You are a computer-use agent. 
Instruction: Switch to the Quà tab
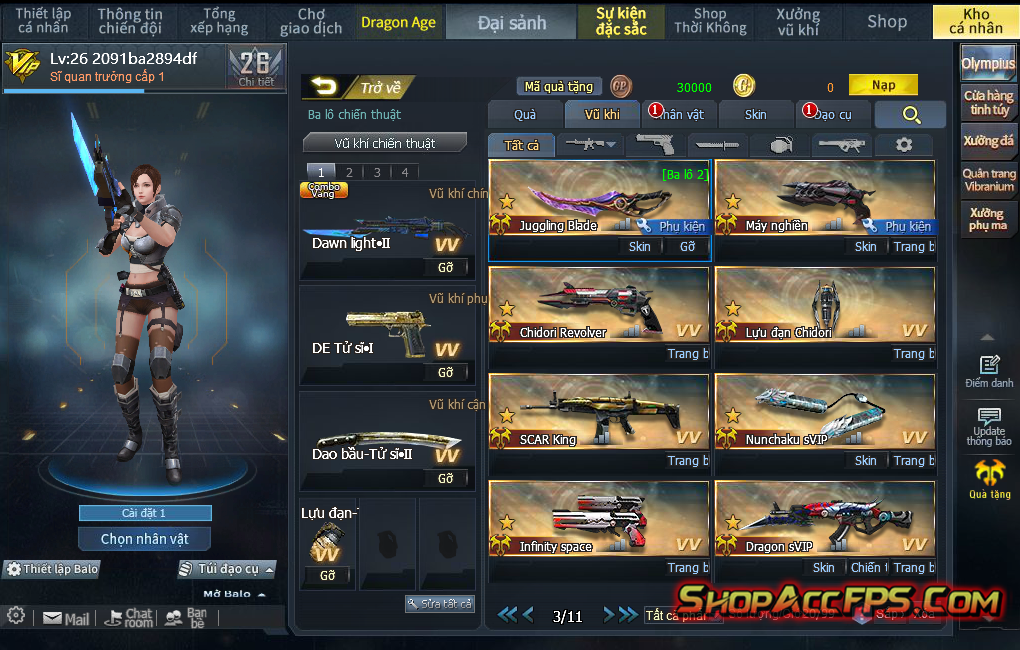(x=525, y=115)
